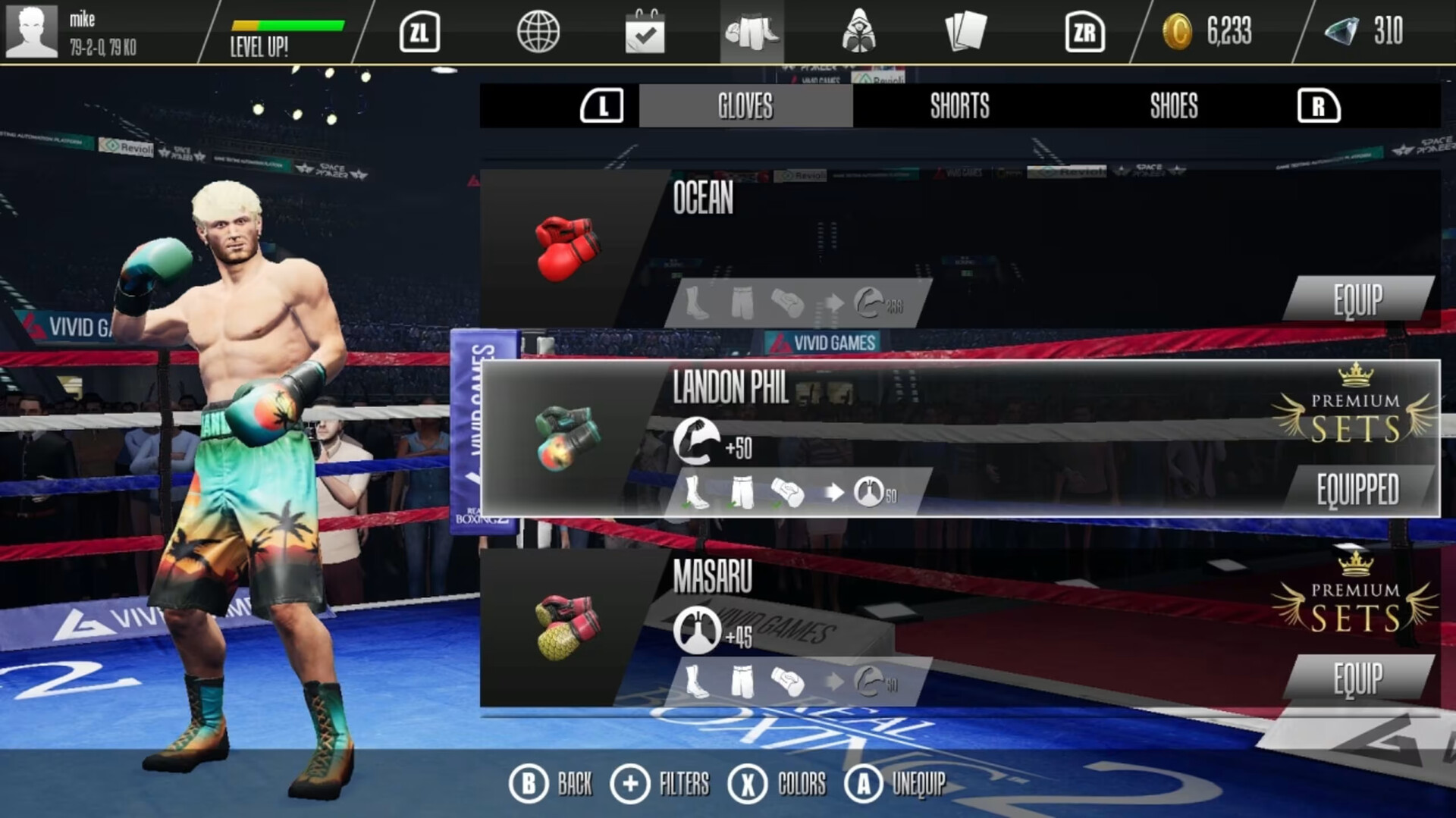Switch to the Shoes tab

(1172, 106)
